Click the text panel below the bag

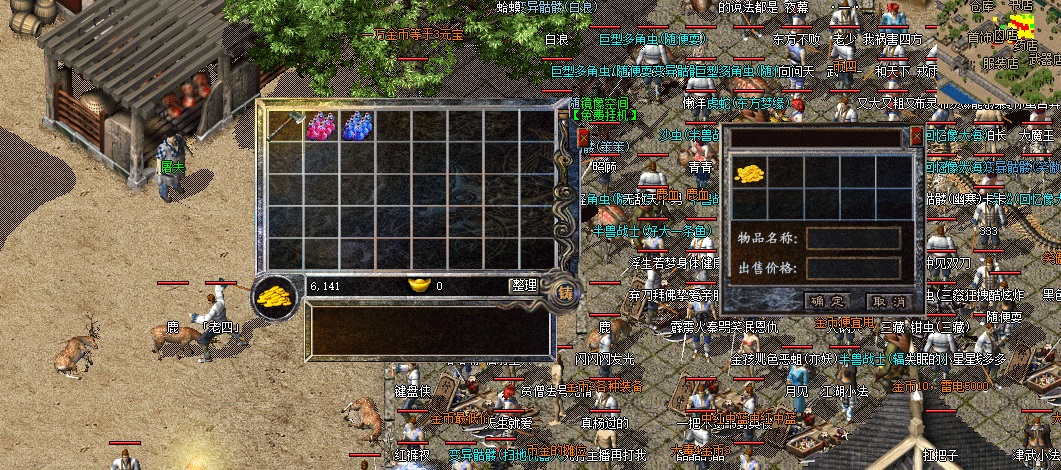click(x=430, y=330)
